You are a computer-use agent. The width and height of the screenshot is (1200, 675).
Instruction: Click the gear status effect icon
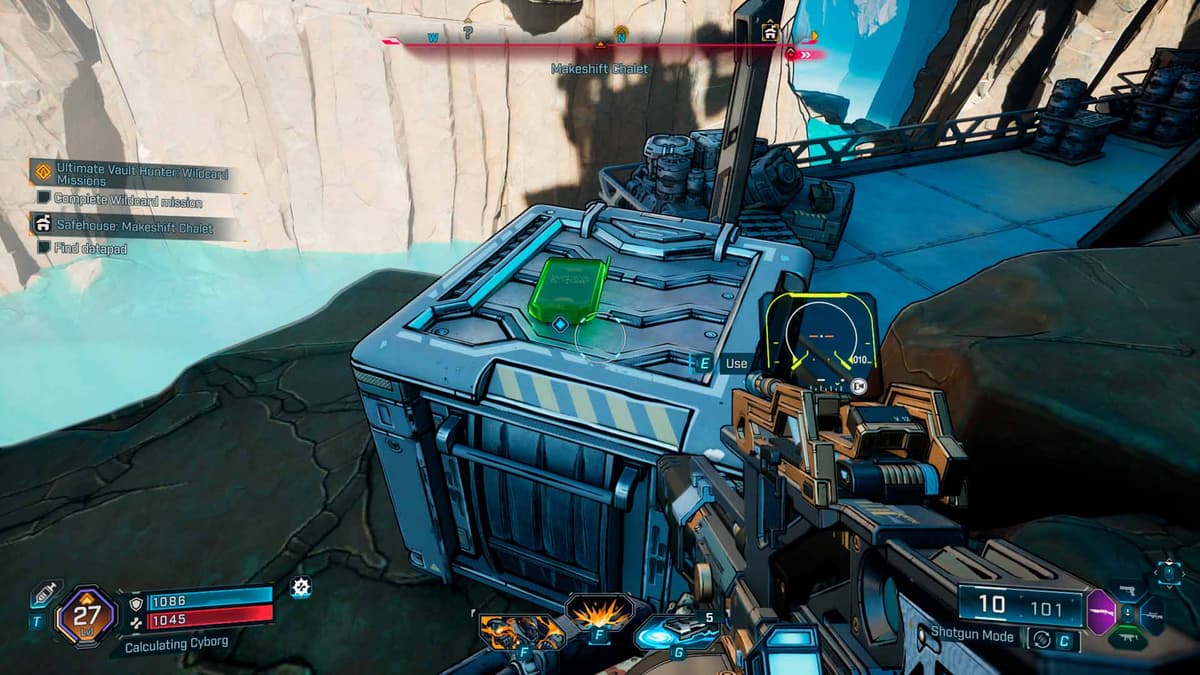point(300,587)
